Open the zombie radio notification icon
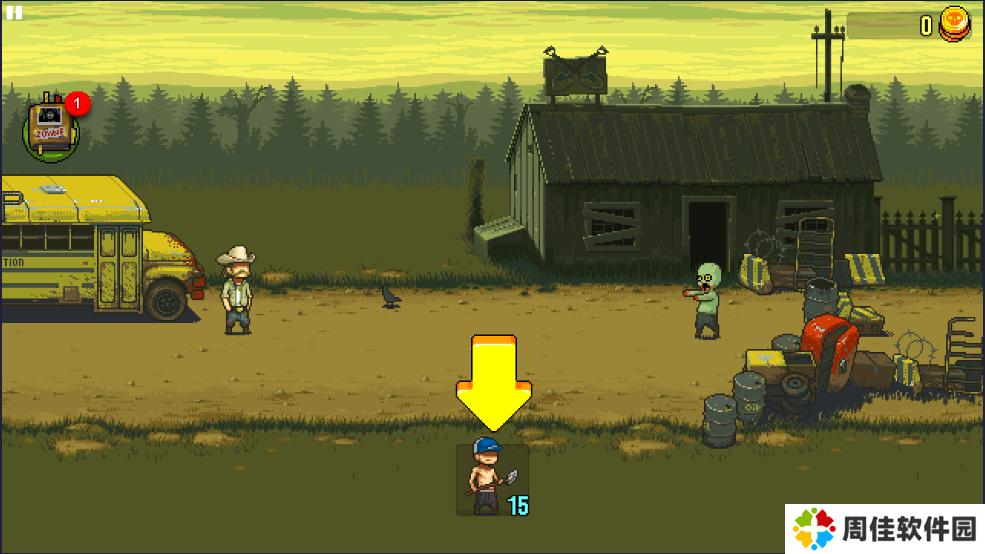The width and height of the screenshot is (985, 554). click(50, 129)
